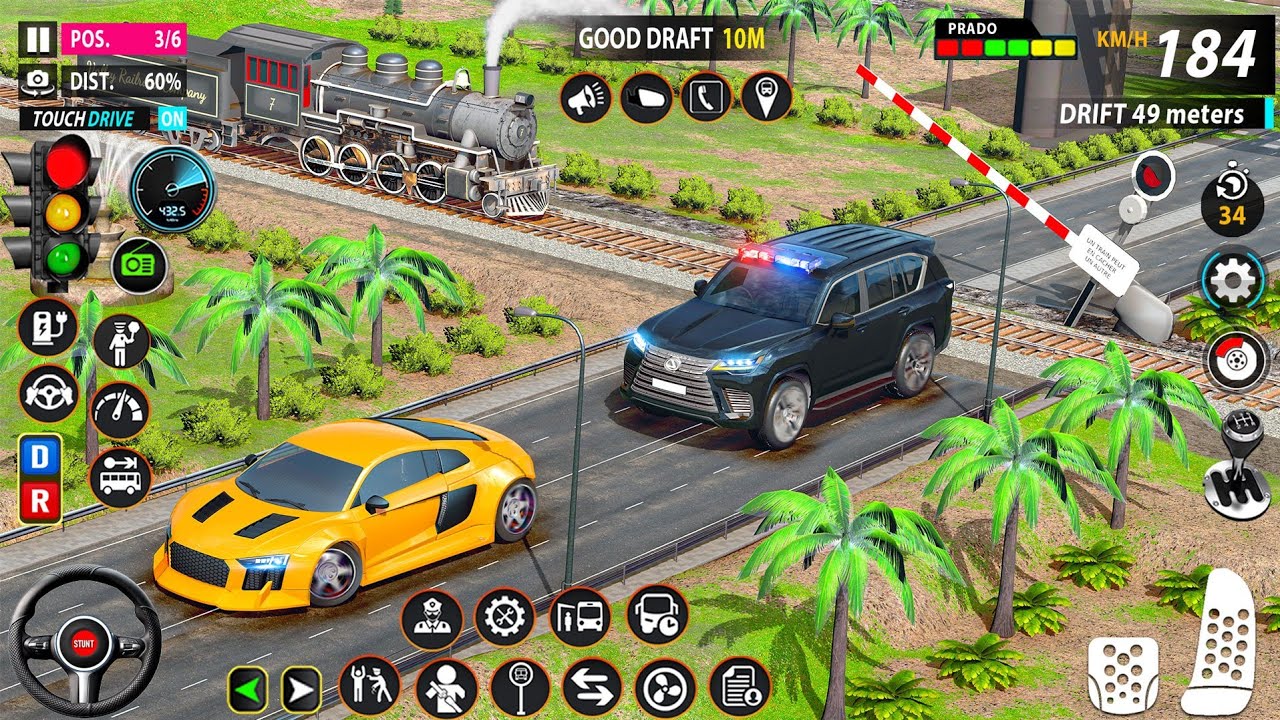Turn on the green radio icon
1280x720 pixels.
click(x=138, y=266)
